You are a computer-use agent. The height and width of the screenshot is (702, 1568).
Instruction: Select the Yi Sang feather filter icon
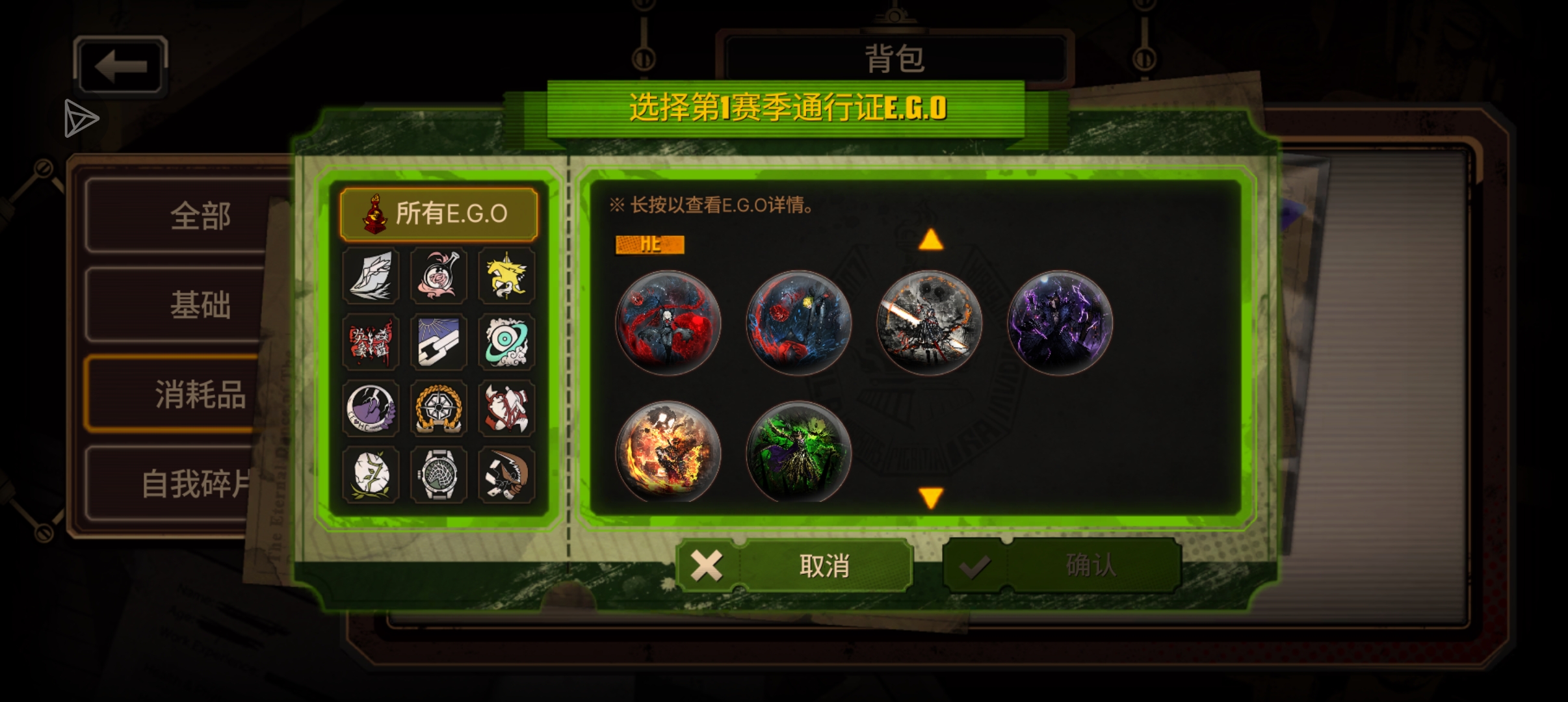(371, 276)
